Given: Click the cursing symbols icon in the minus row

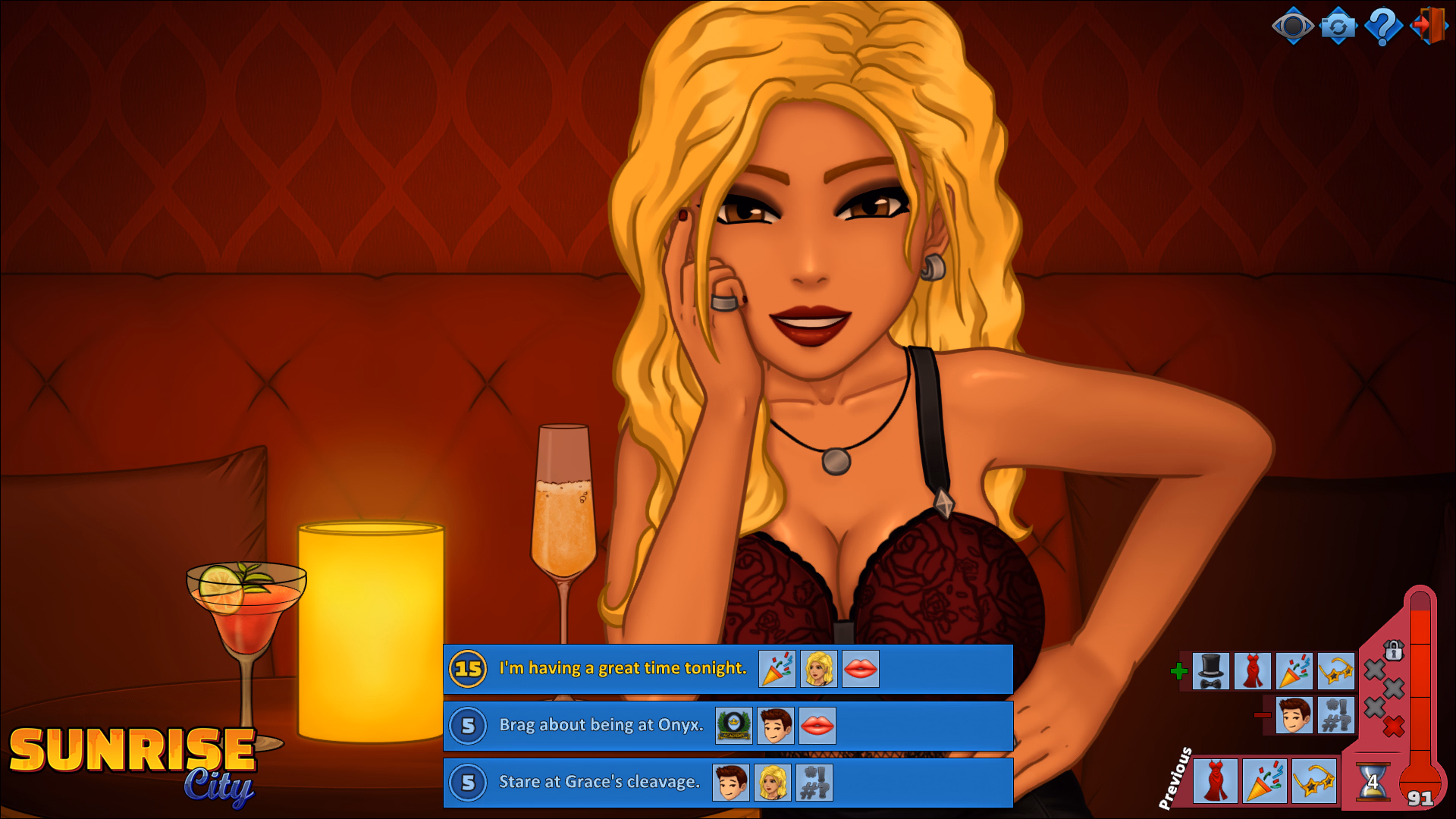Looking at the screenshot, I should pos(1337,716).
